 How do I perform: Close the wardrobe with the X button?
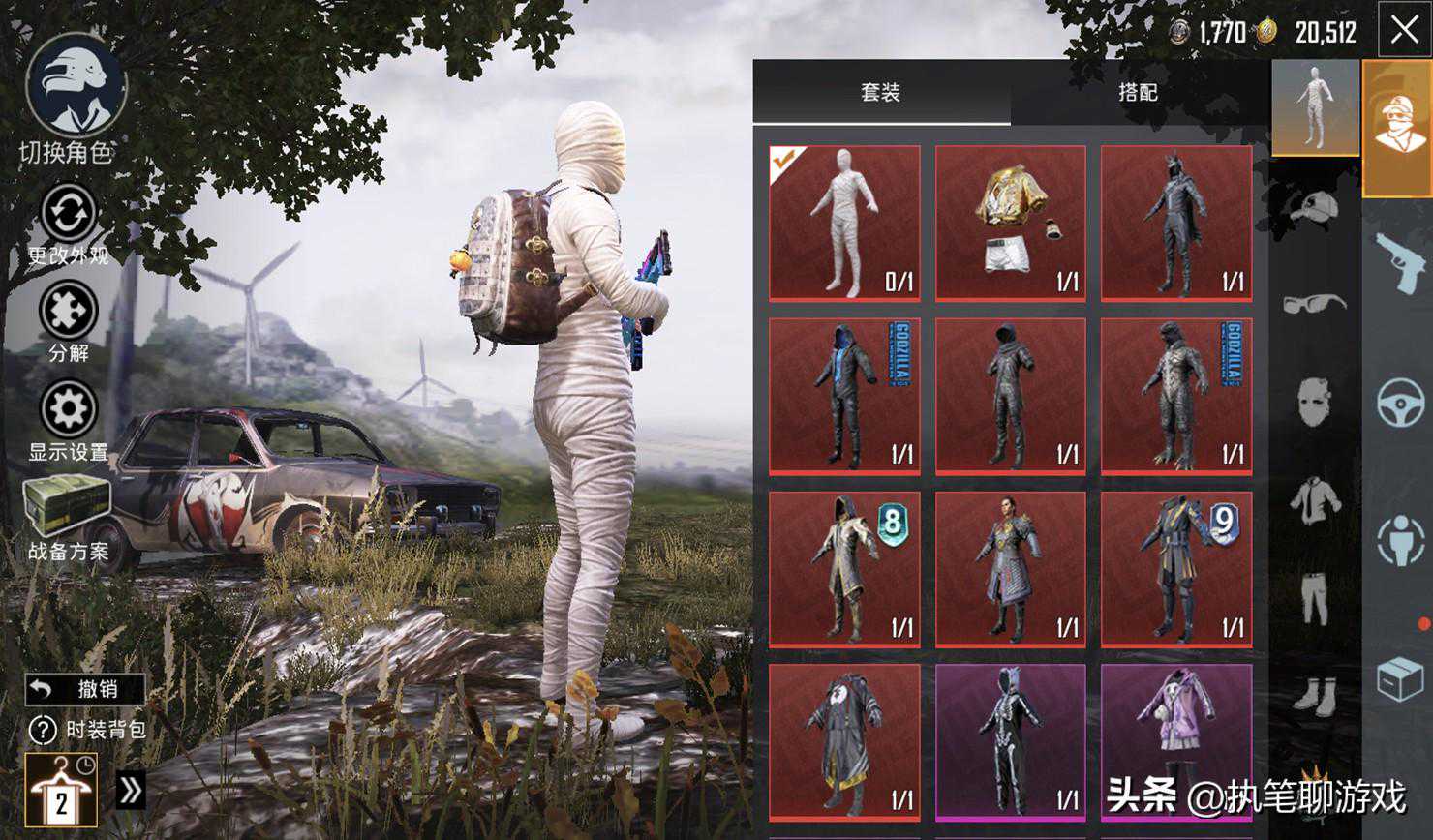click(x=1404, y=31)
